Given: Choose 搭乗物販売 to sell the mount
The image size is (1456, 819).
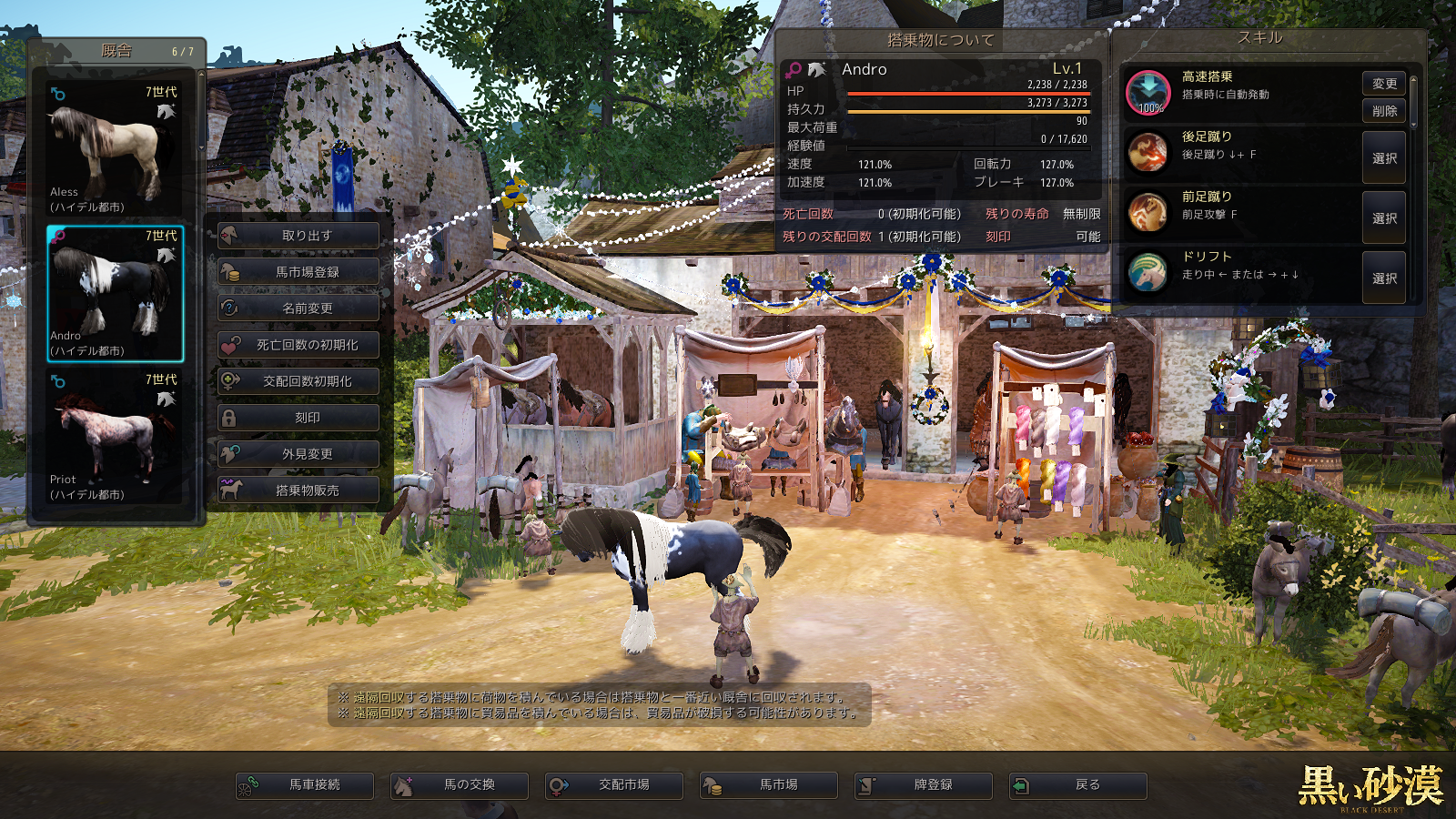Looking at the screenshot, I should 298,490.
